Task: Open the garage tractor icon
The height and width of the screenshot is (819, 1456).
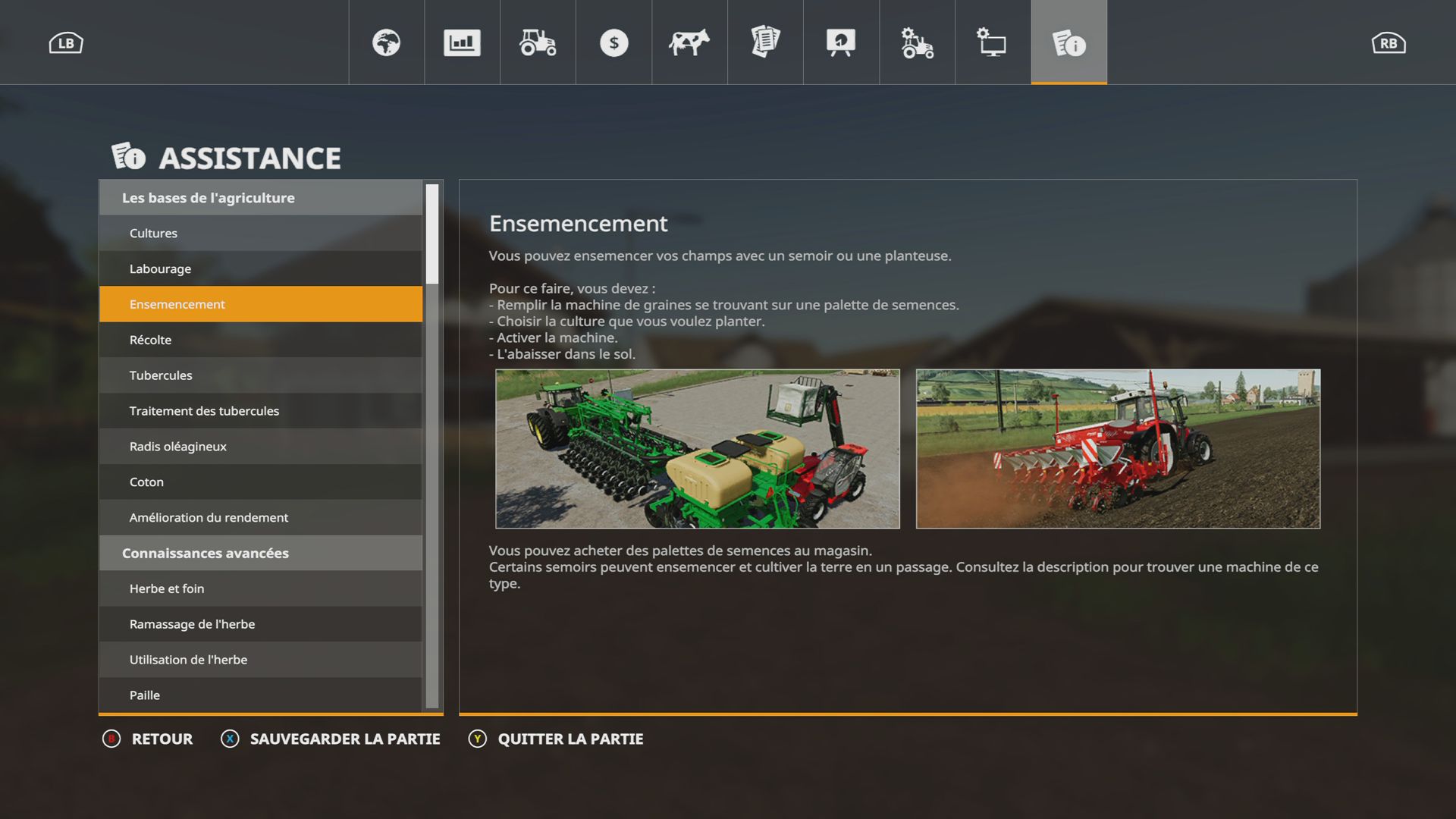Action: [x=538, y=42]
